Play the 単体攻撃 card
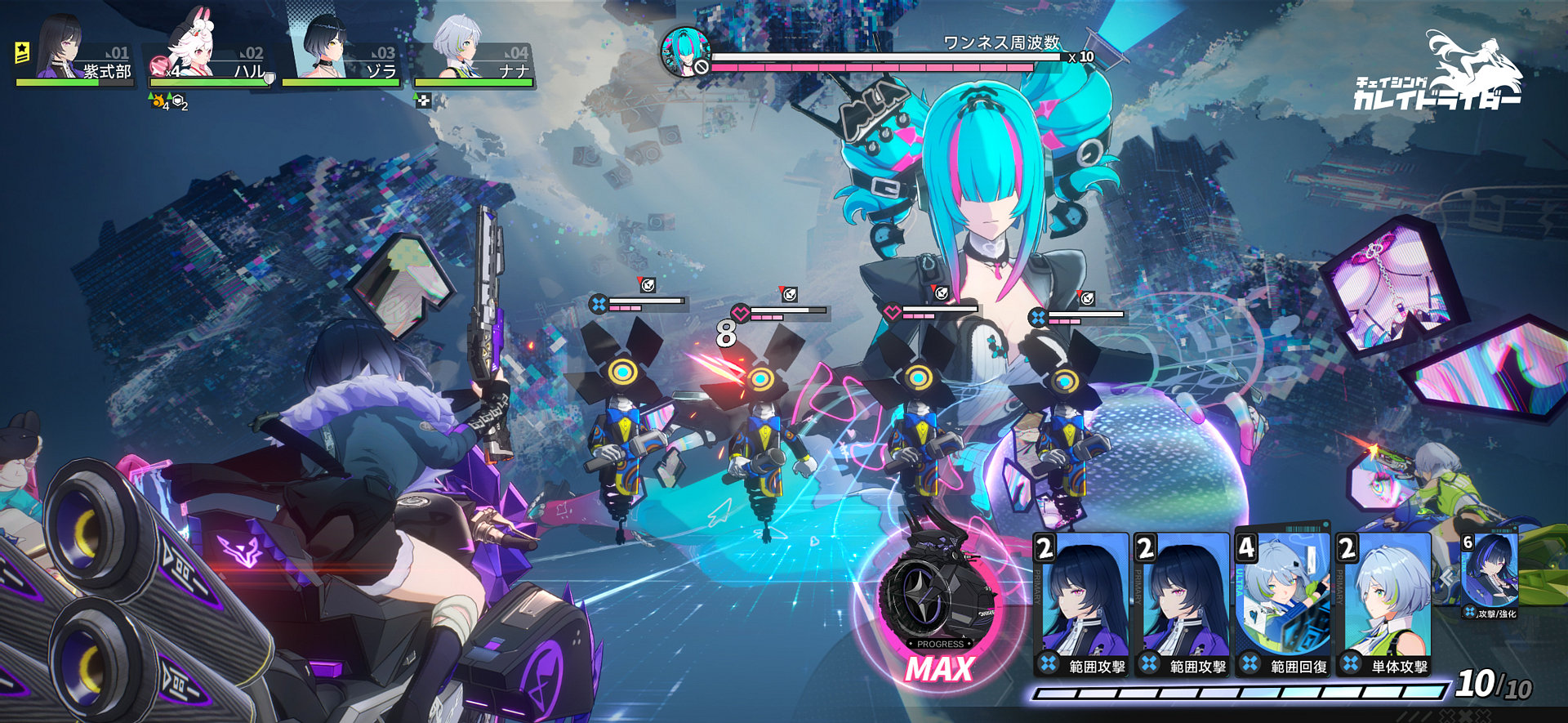This screenshot has width=1568, height=723. pos(1383,605)
